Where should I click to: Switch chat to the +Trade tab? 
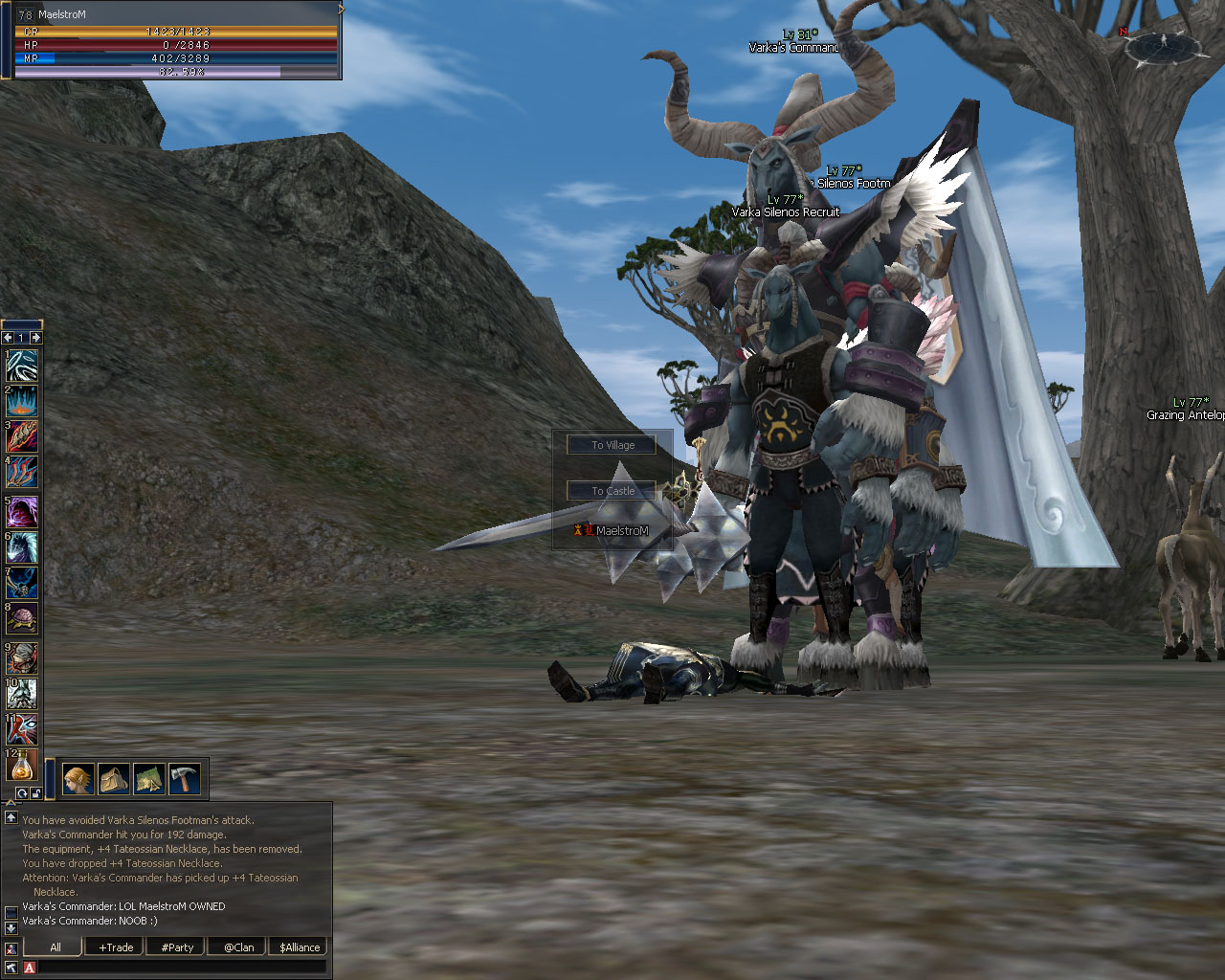116,947
